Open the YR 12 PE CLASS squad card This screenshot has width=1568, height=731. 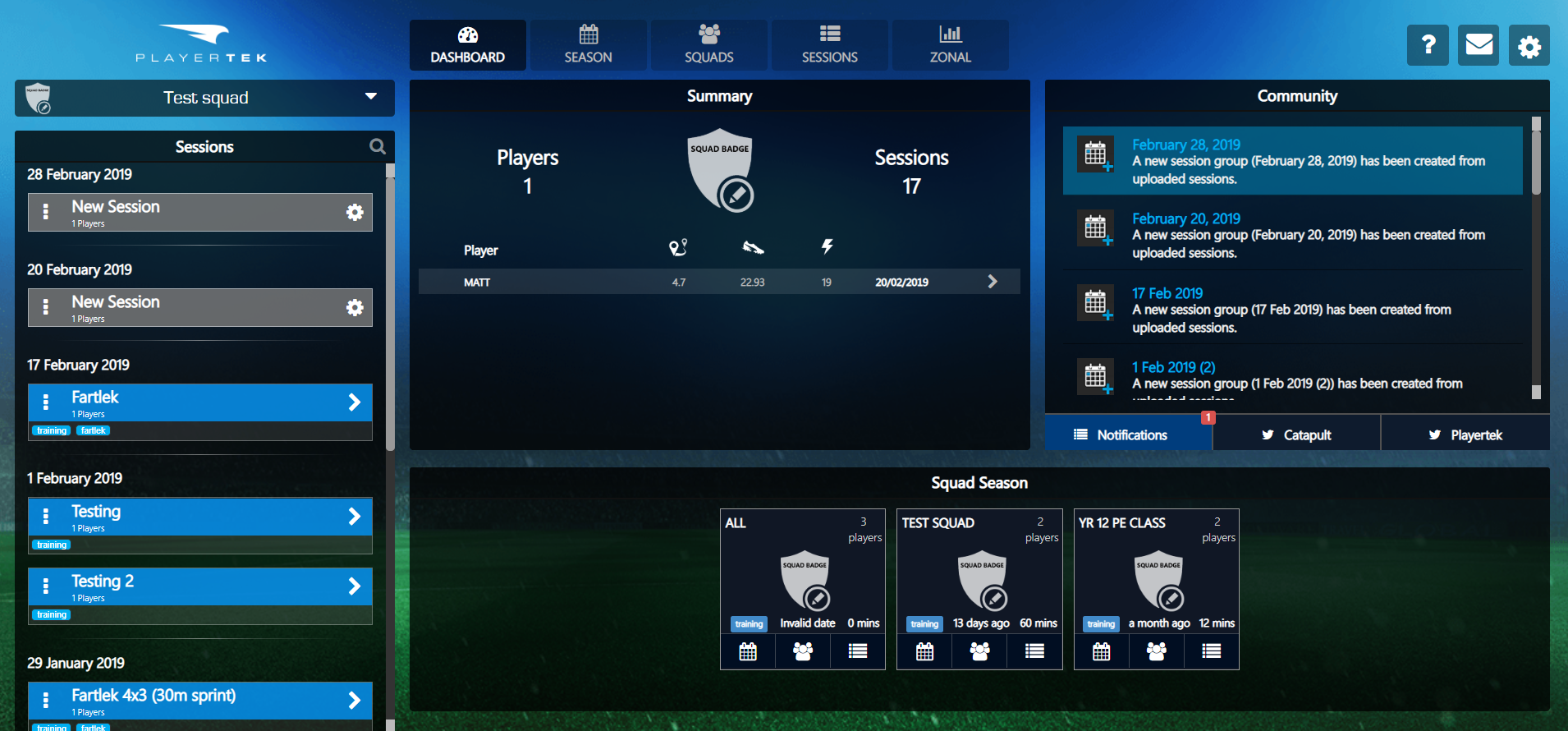click(x=1156, y=575)
